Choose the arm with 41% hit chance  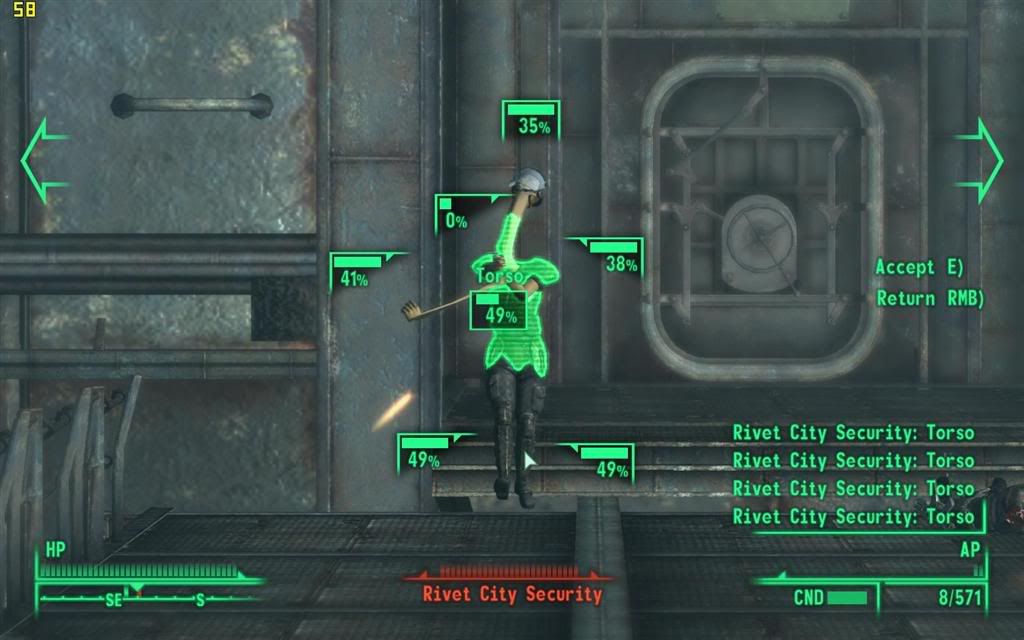point(358,273)
